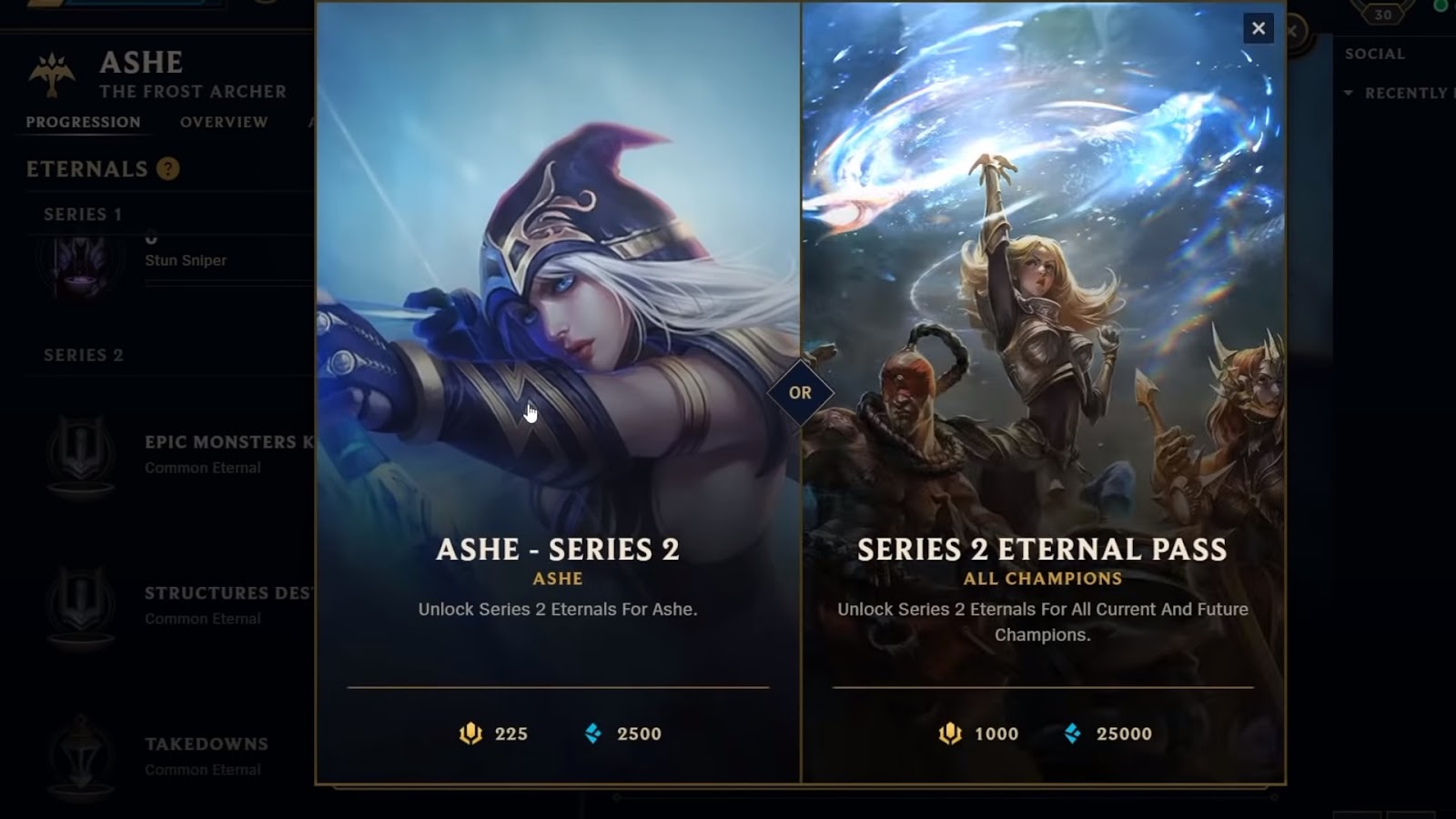Click the summoner level 30 badge
The image size is (1456, 819).
point(1382,15)
